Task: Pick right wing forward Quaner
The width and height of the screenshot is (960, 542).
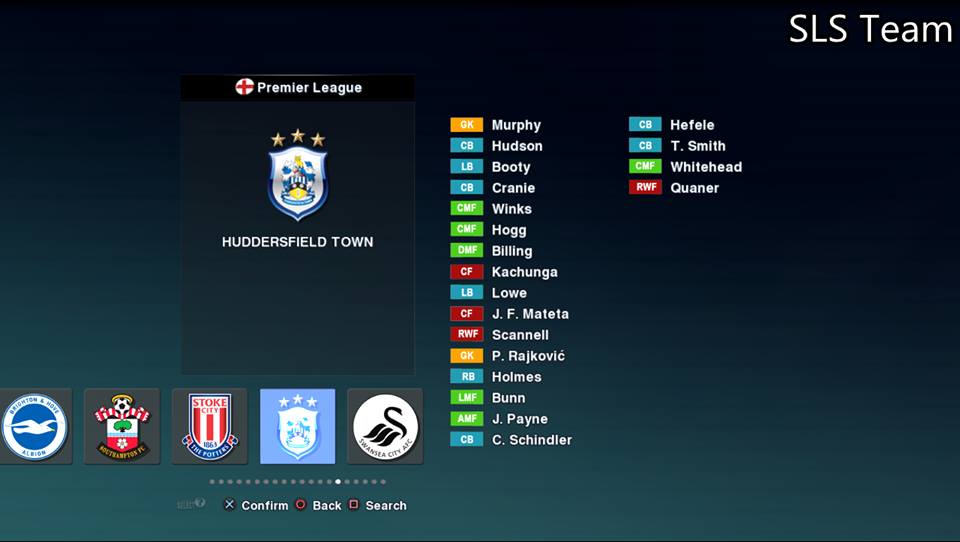Action: (694, 188)
